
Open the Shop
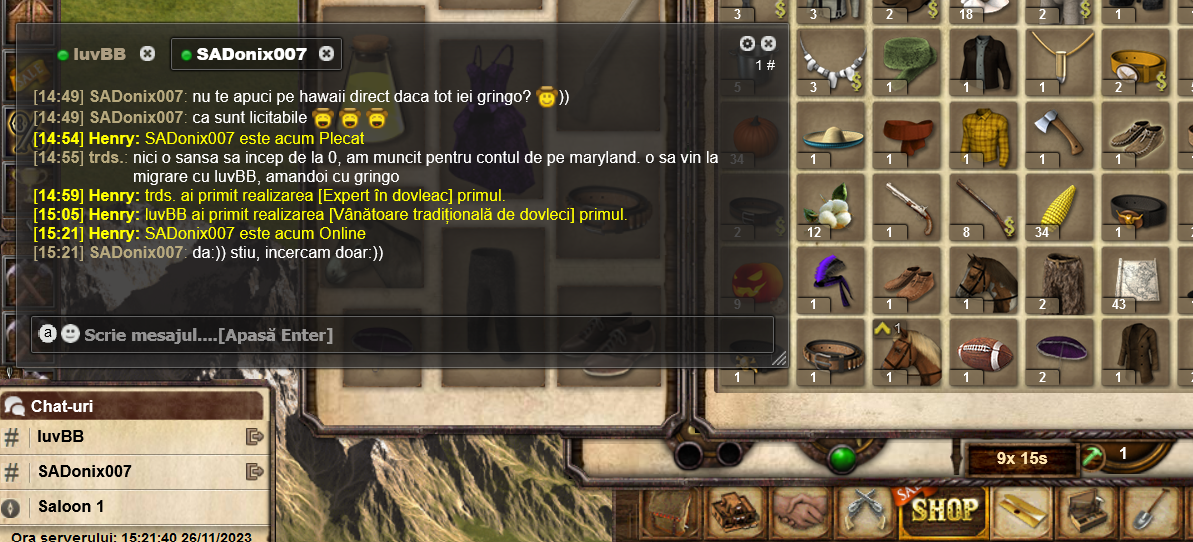click(x=943, y=512)
